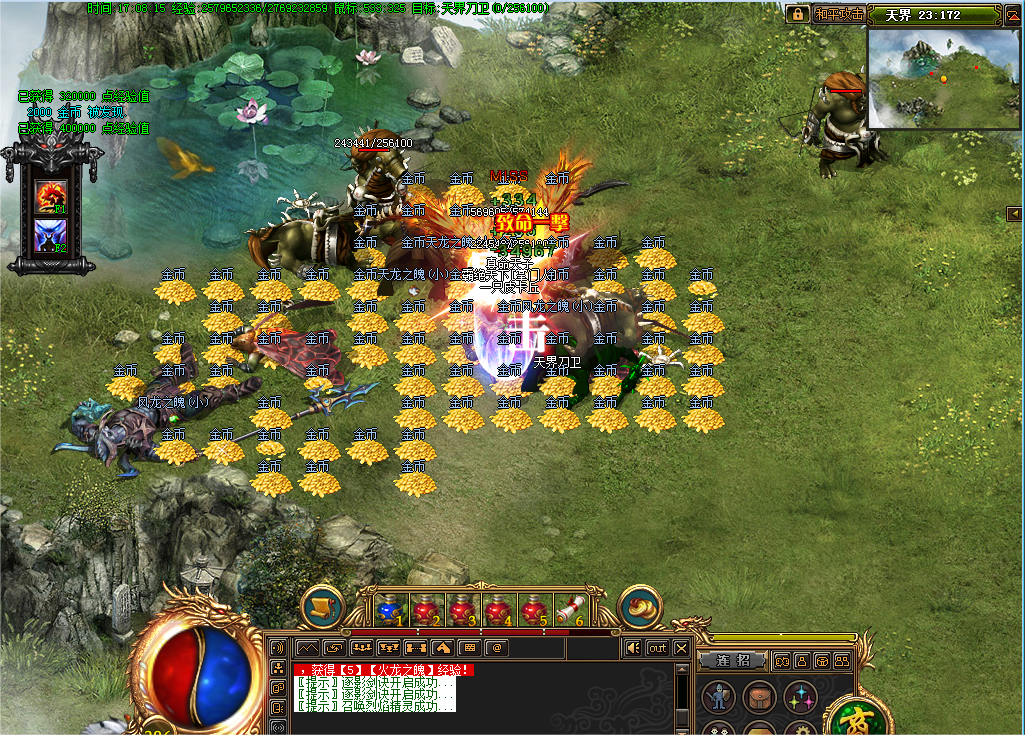The width and height of the screenshot is (1025, 735).
Task: Select the fire skill icon in the buff panel
Action: click(50, 196)
